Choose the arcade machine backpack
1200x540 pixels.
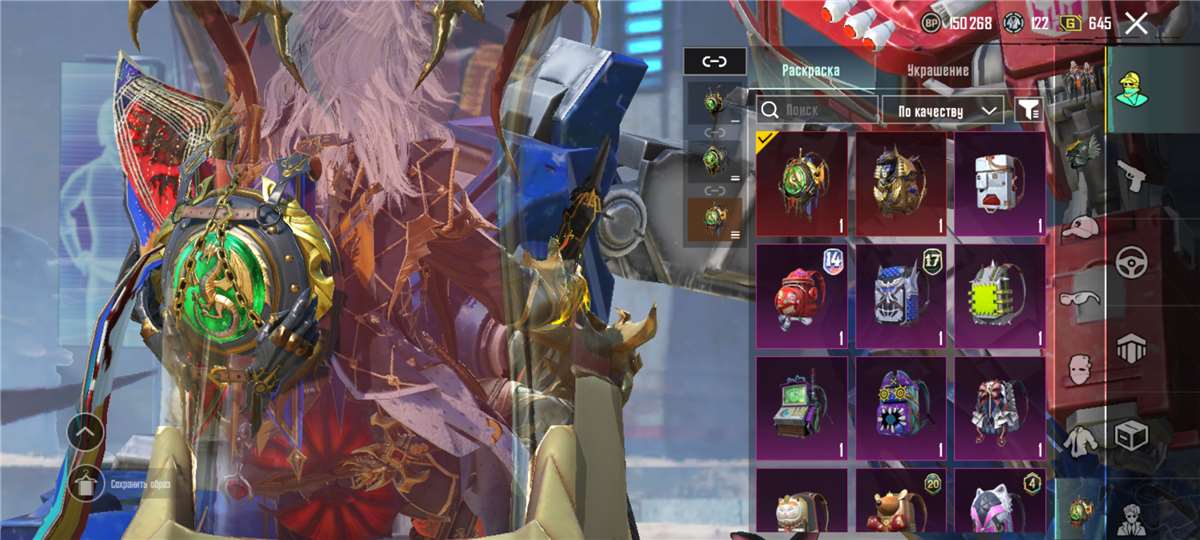pyautogui.click(x=802, y=407)
